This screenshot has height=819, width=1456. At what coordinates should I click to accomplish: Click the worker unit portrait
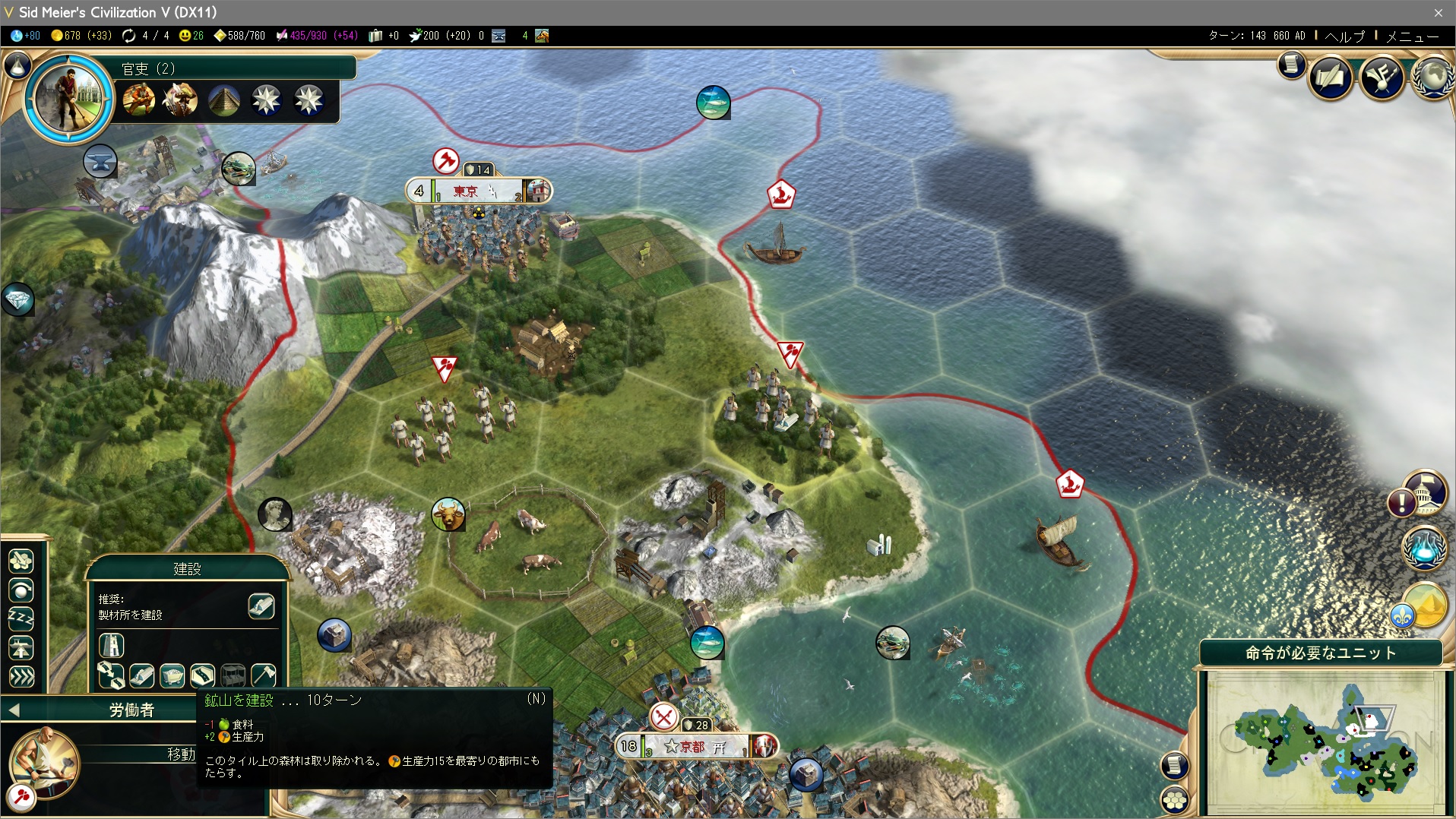pos(43,762)
